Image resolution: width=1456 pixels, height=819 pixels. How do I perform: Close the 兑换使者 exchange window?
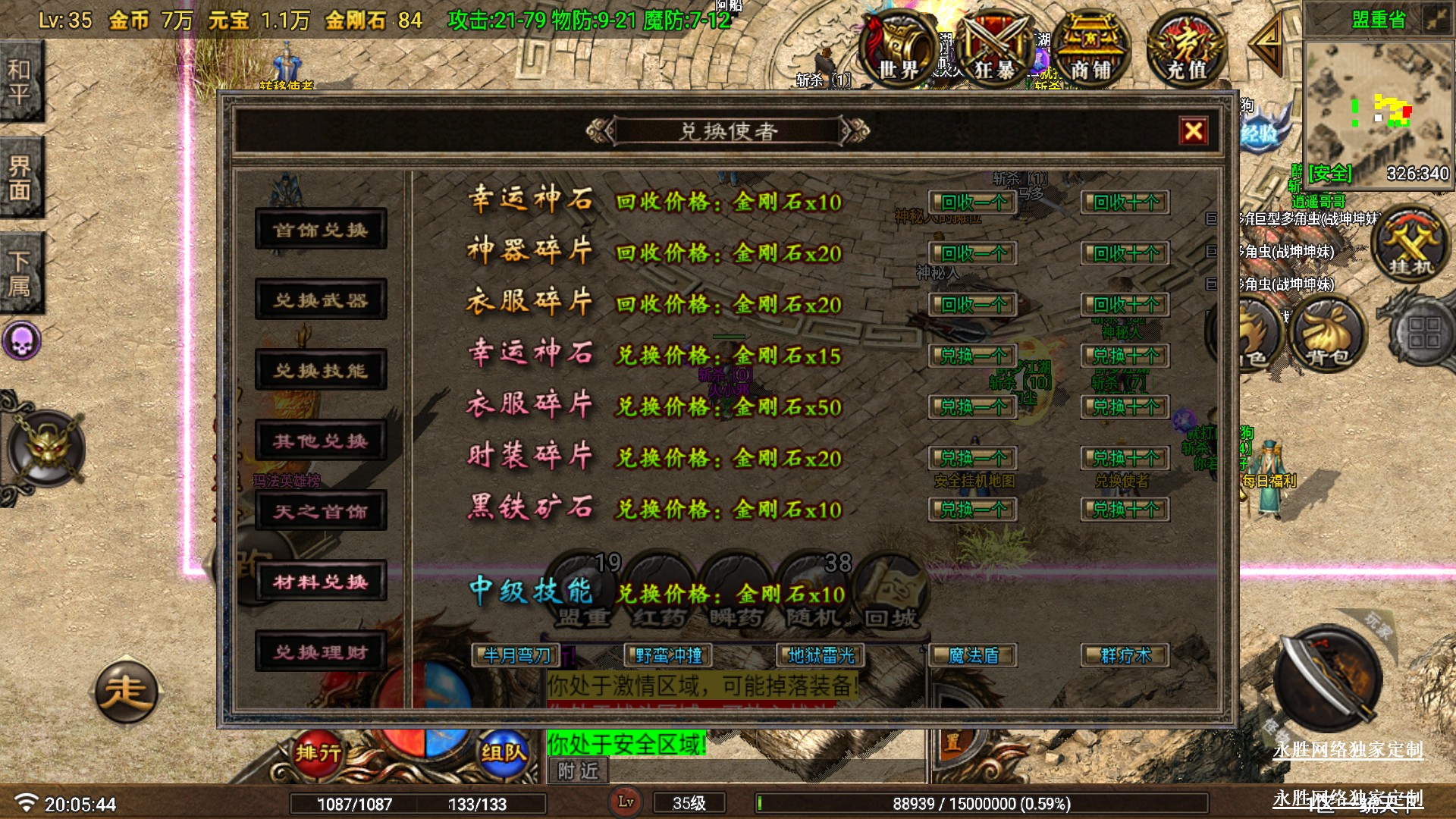pos(1193,131)
